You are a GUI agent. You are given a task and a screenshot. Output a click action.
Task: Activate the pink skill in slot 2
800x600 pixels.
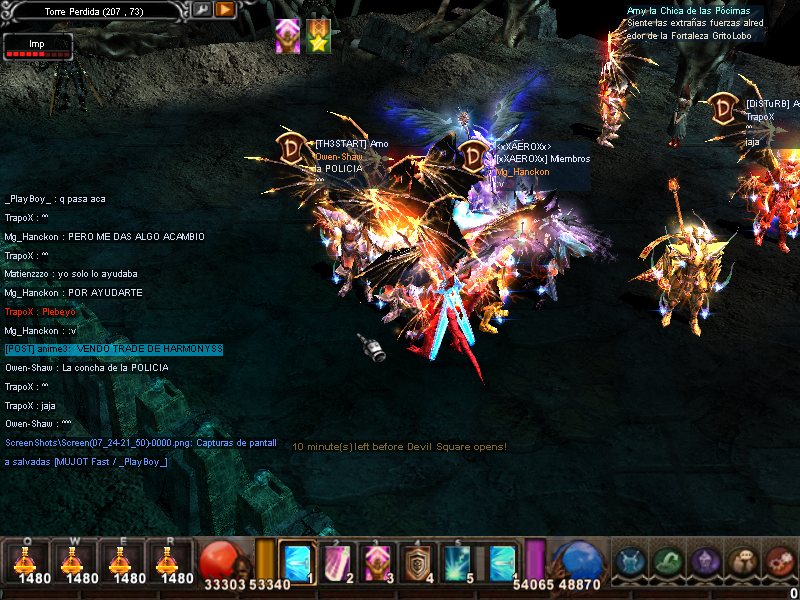point(336,562)
